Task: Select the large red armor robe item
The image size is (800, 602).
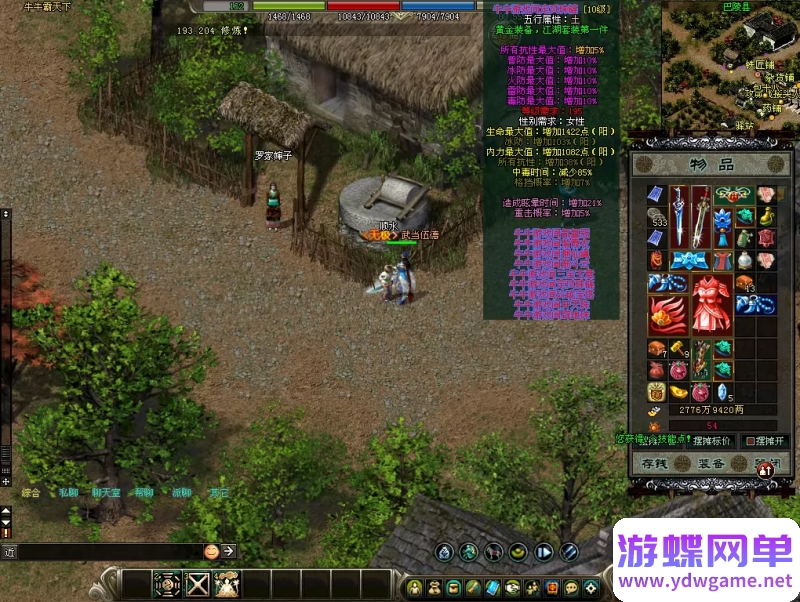Action: pyautogui.click(x=713, y=302)
